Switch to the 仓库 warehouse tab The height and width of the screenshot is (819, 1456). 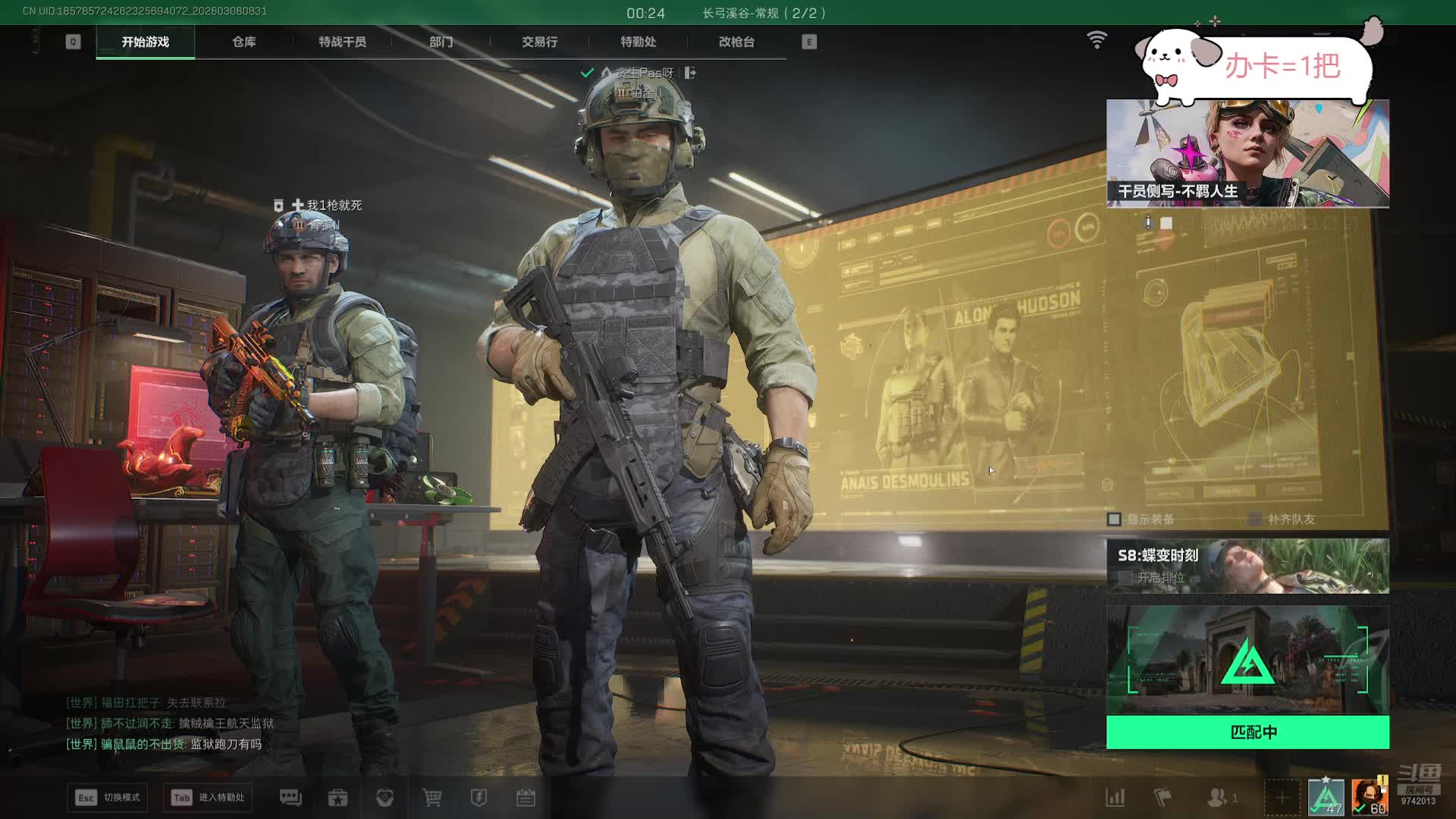(243, 42)
